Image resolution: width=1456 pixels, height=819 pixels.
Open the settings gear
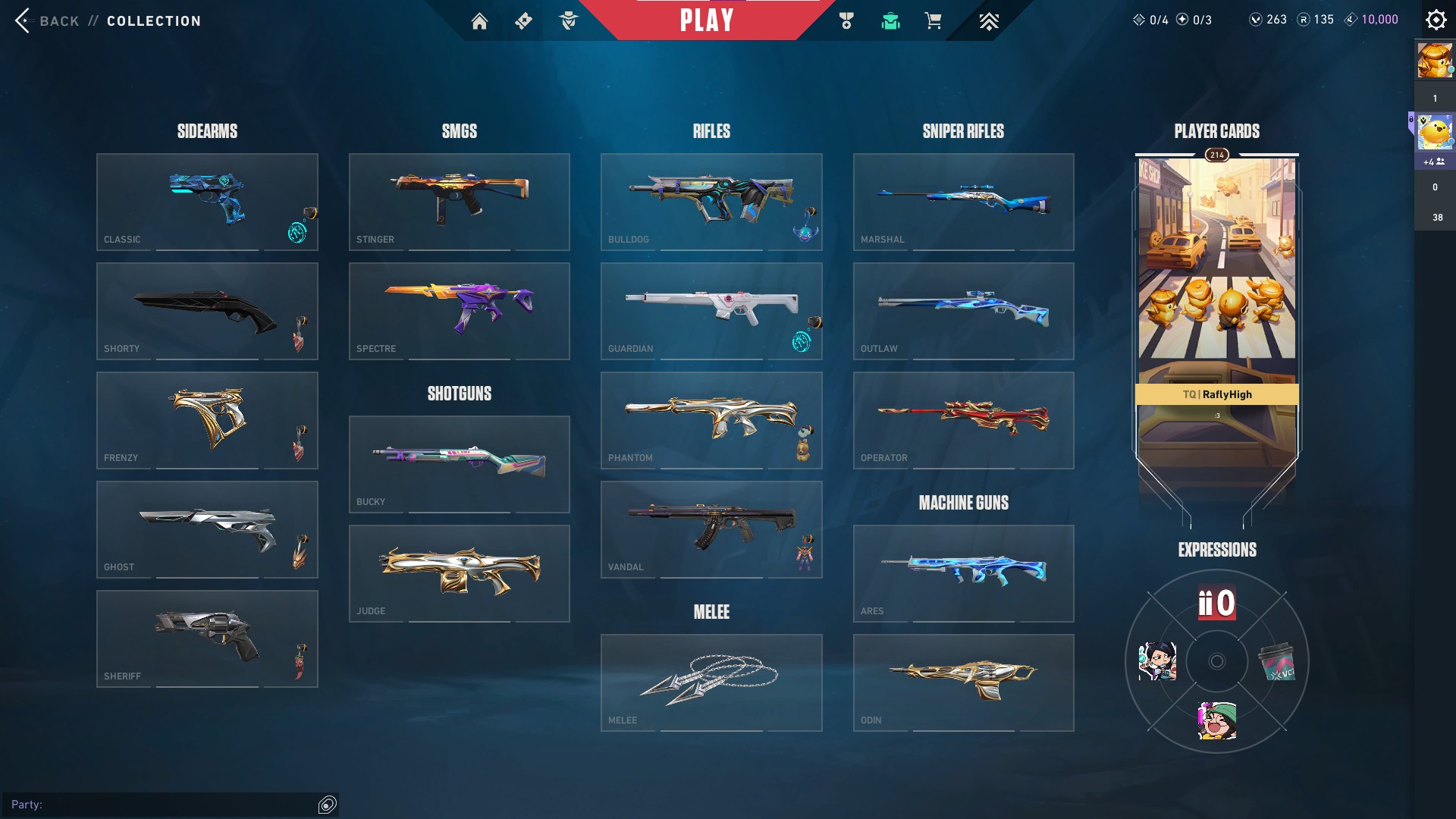pos(1436,20)
